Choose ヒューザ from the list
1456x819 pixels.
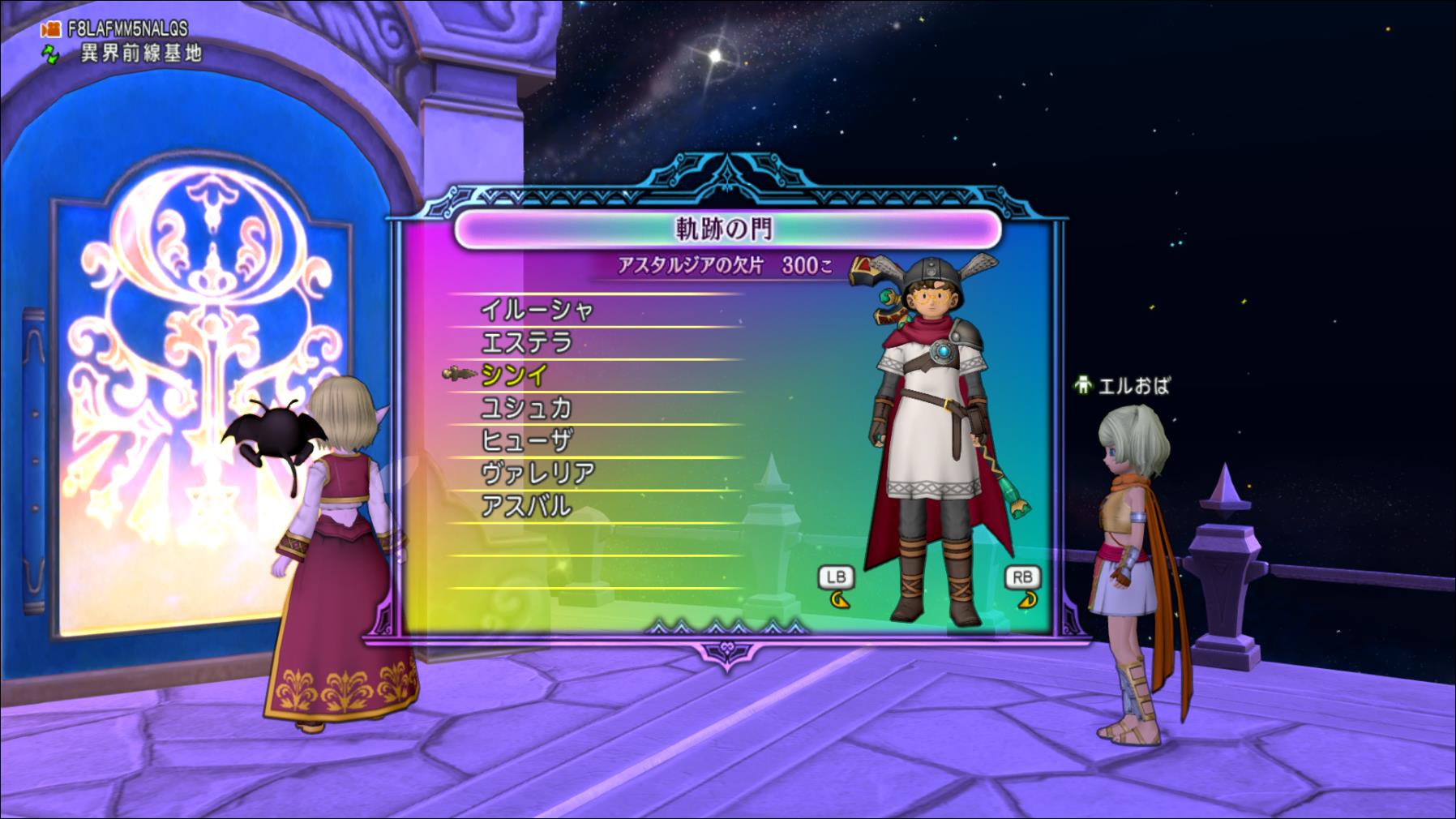click(527, 441)
